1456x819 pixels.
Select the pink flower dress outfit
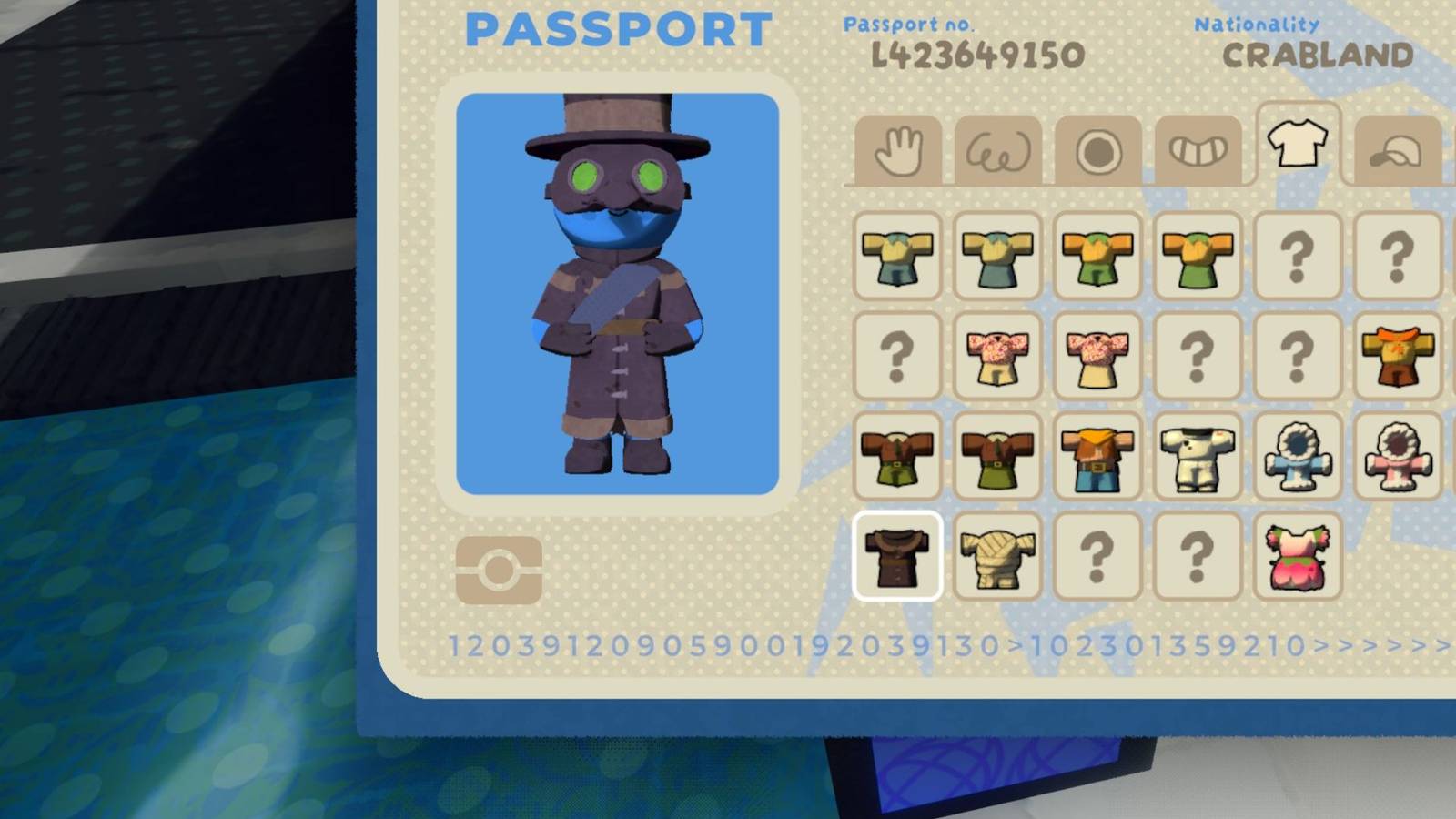point(1297,558)
